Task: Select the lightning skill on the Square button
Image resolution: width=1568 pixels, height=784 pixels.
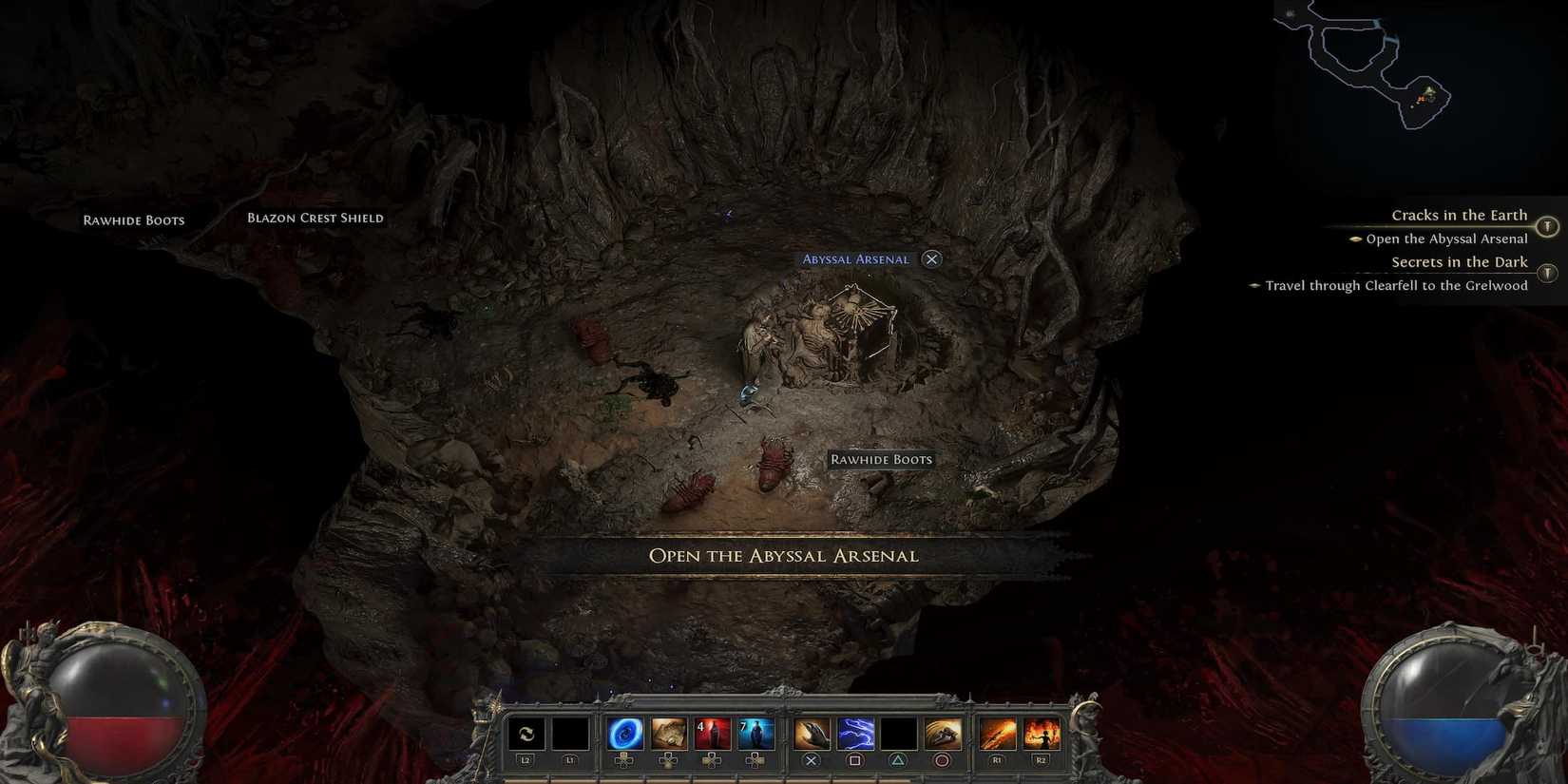Action: coord(856,732)
